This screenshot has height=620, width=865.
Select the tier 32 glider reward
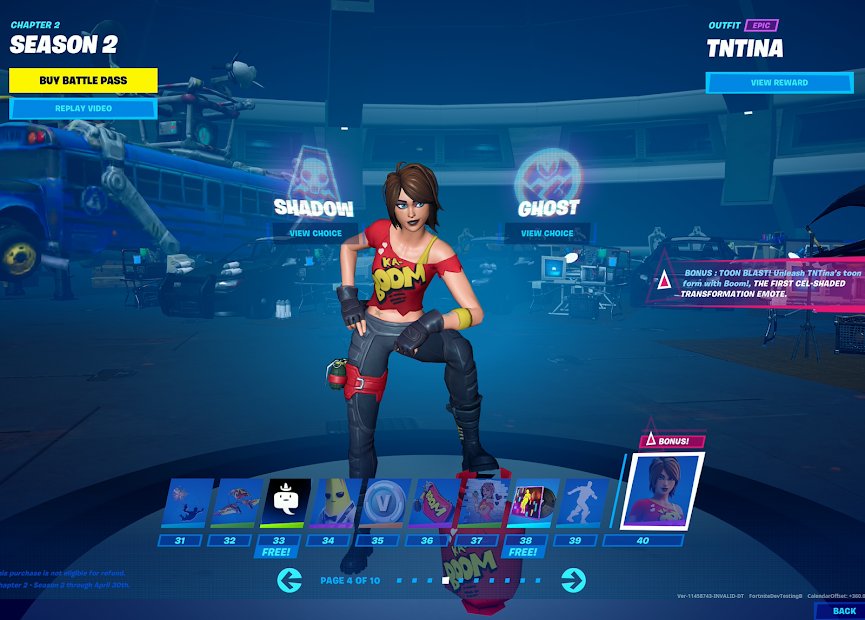pos(236,503)
